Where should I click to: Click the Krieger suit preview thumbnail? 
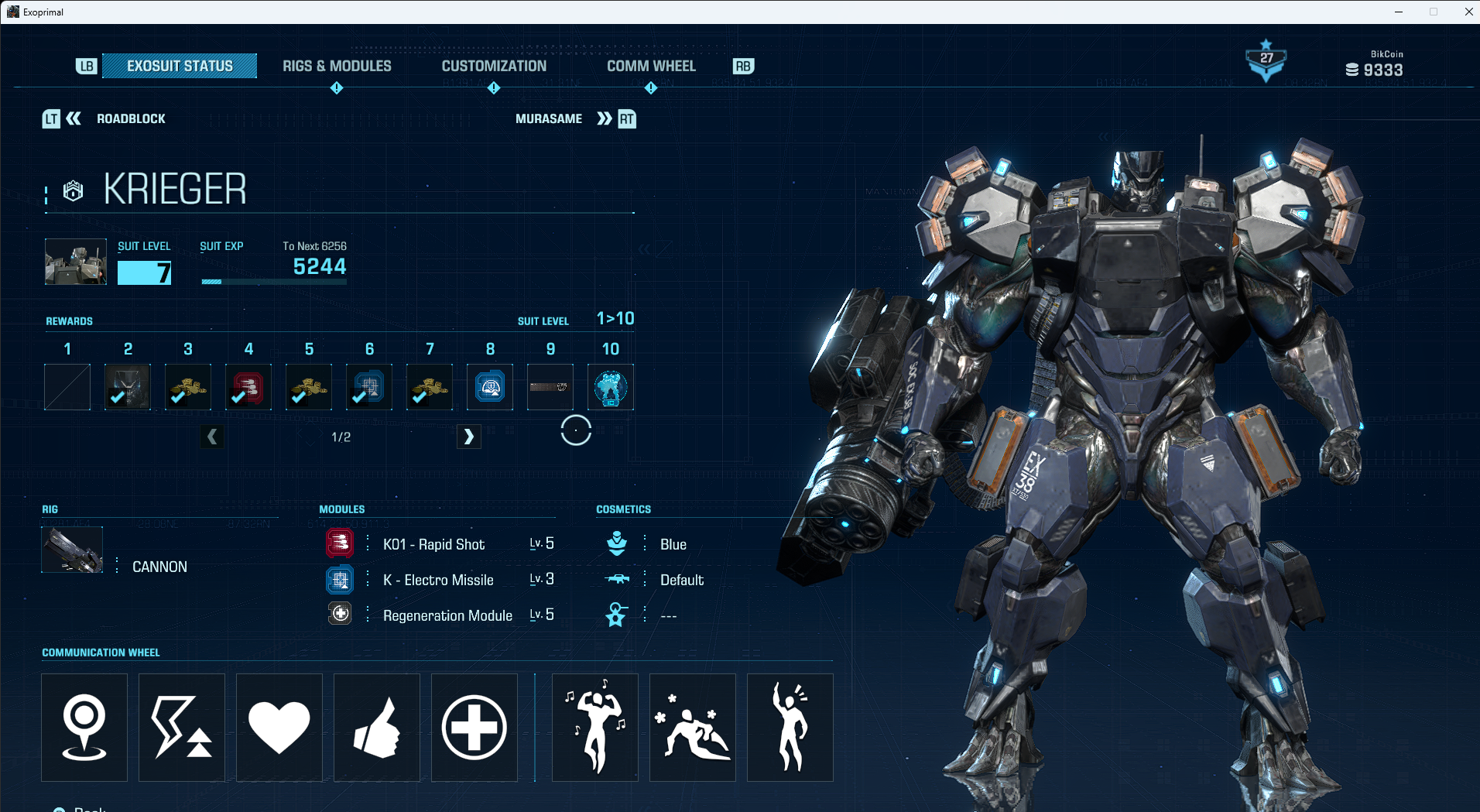[75, 262]
